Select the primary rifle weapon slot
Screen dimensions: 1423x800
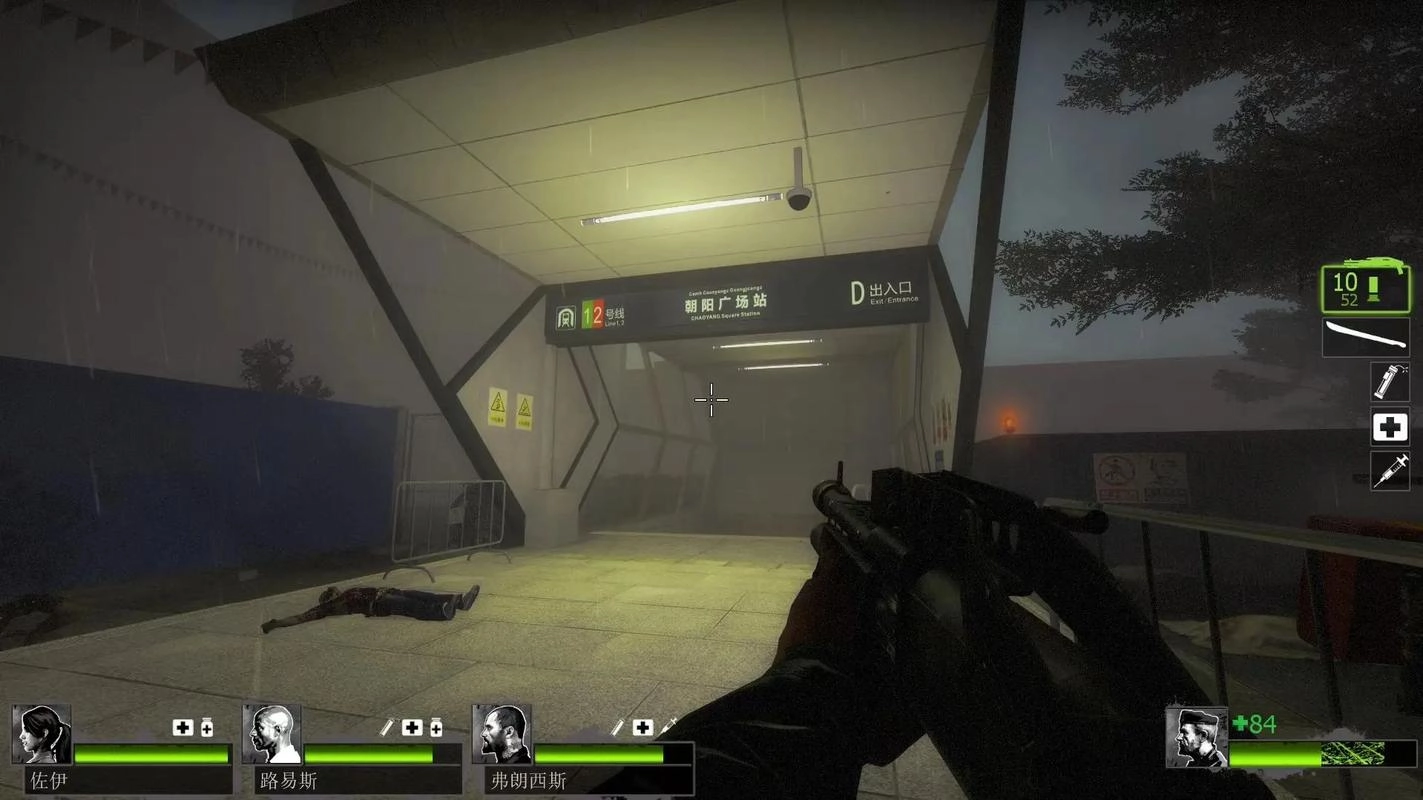pos(1365,289)
